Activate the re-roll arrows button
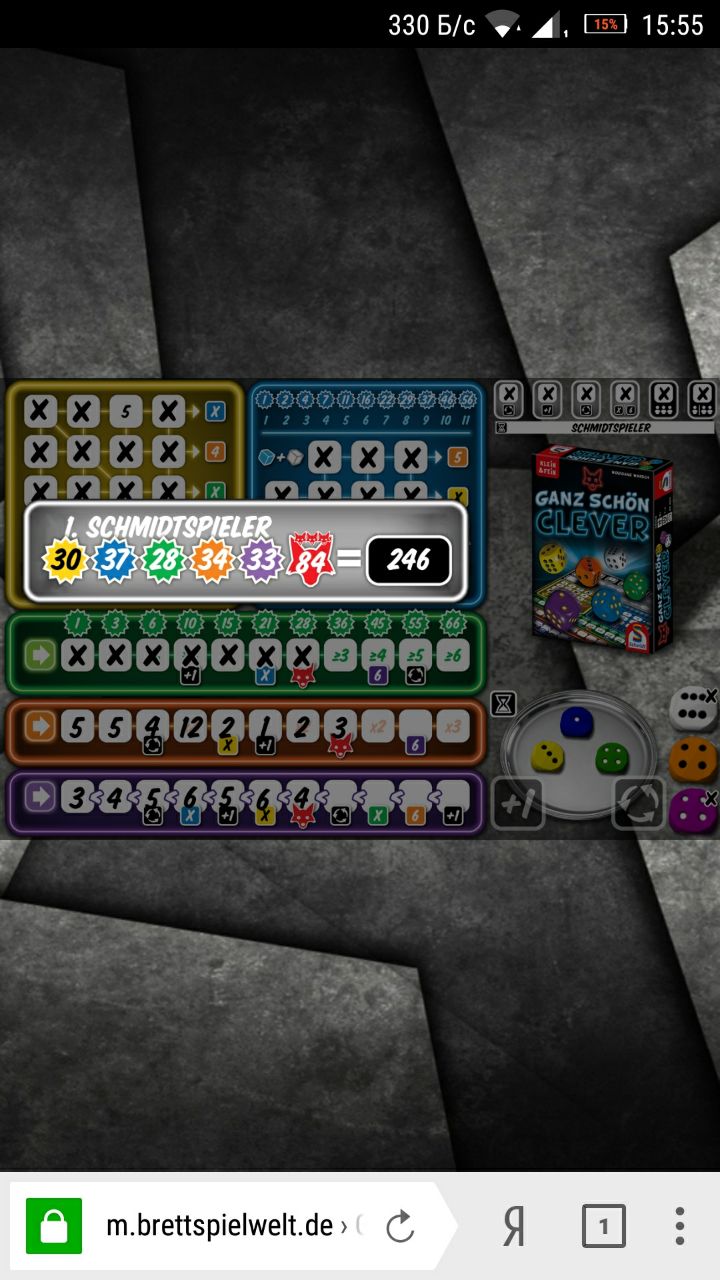Image resolution: width=720 pixels, height=1280 pixels. (x=639, y=804)
